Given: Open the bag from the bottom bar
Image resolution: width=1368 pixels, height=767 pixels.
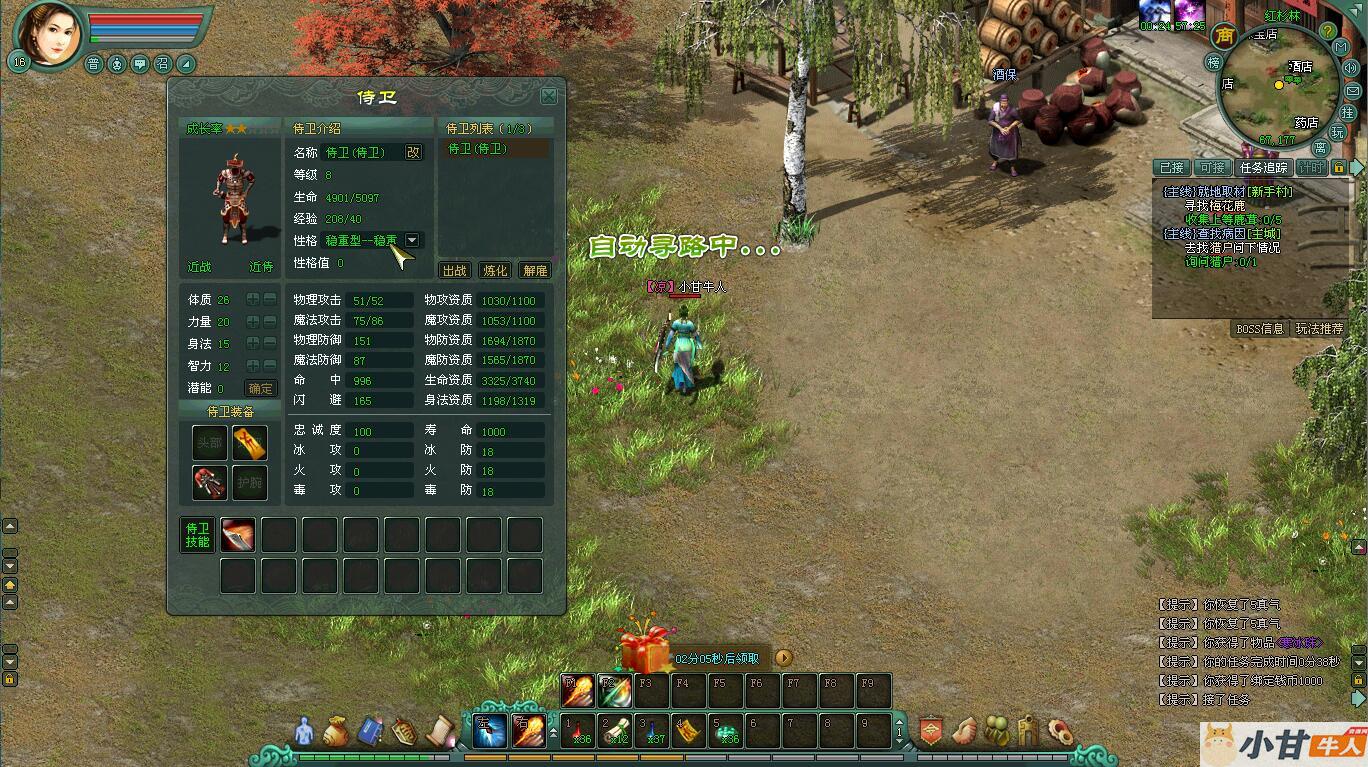Looking at the screenshot, I should click(336, 732).
